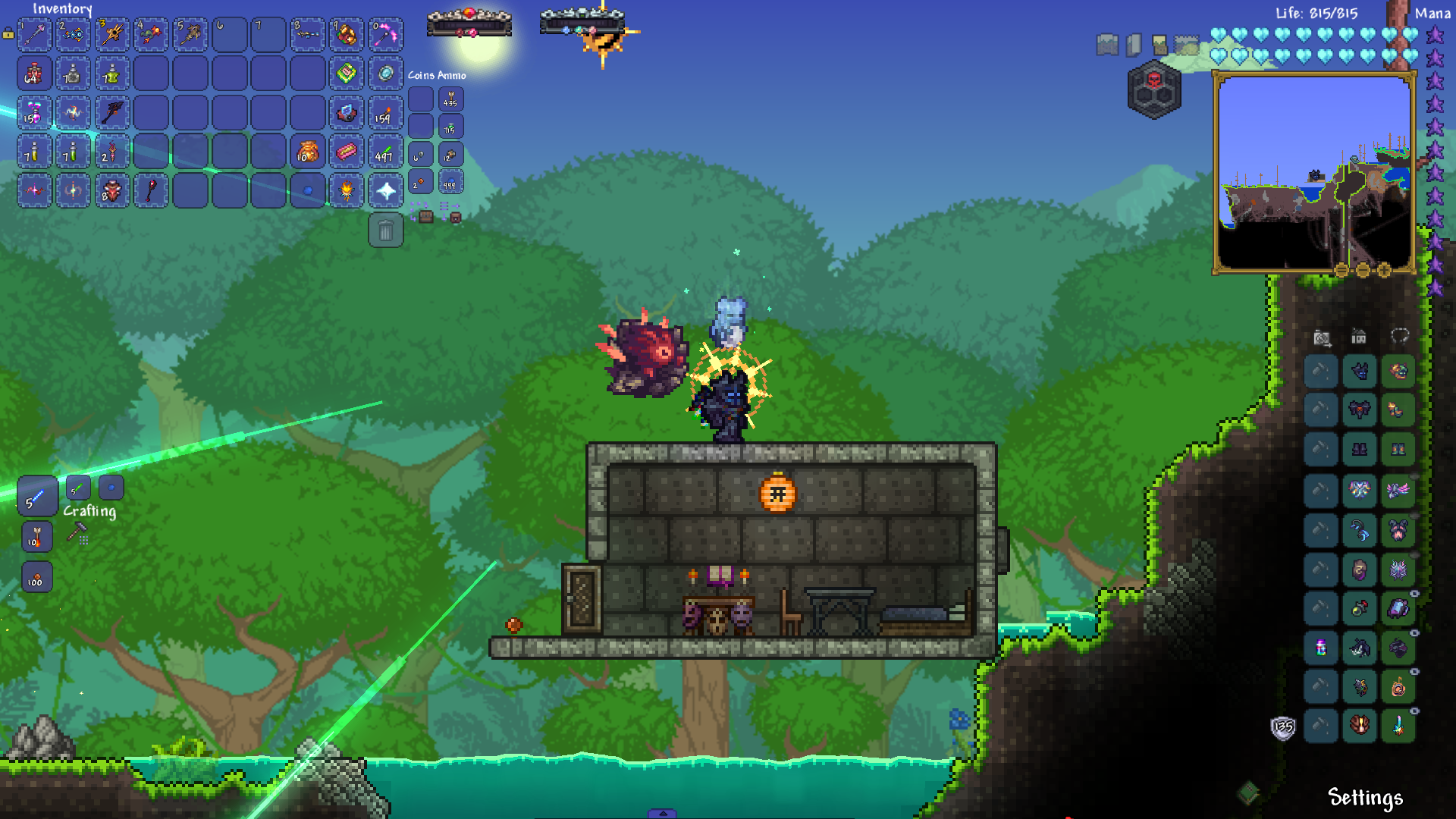Click the inventory trash can slot
The image size is (1456, 819).
[x=385, y=231]
